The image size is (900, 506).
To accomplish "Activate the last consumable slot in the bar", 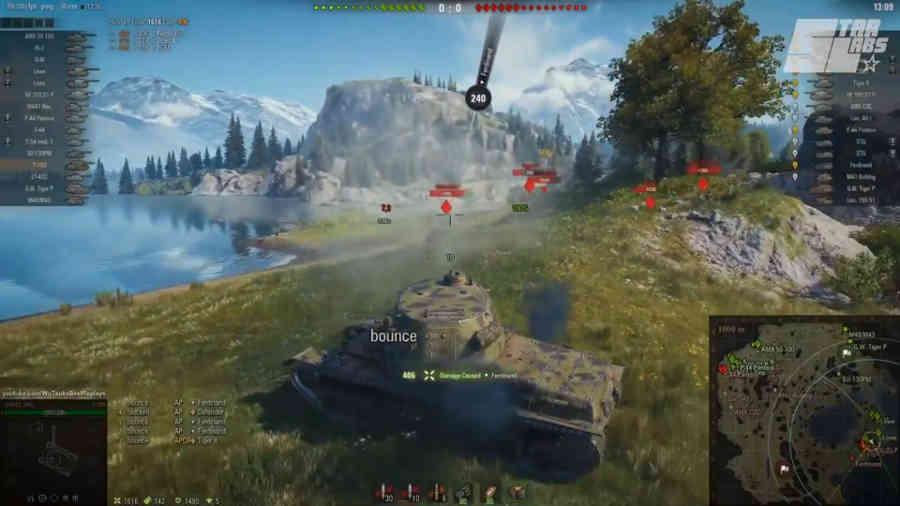I will point(516,492).
